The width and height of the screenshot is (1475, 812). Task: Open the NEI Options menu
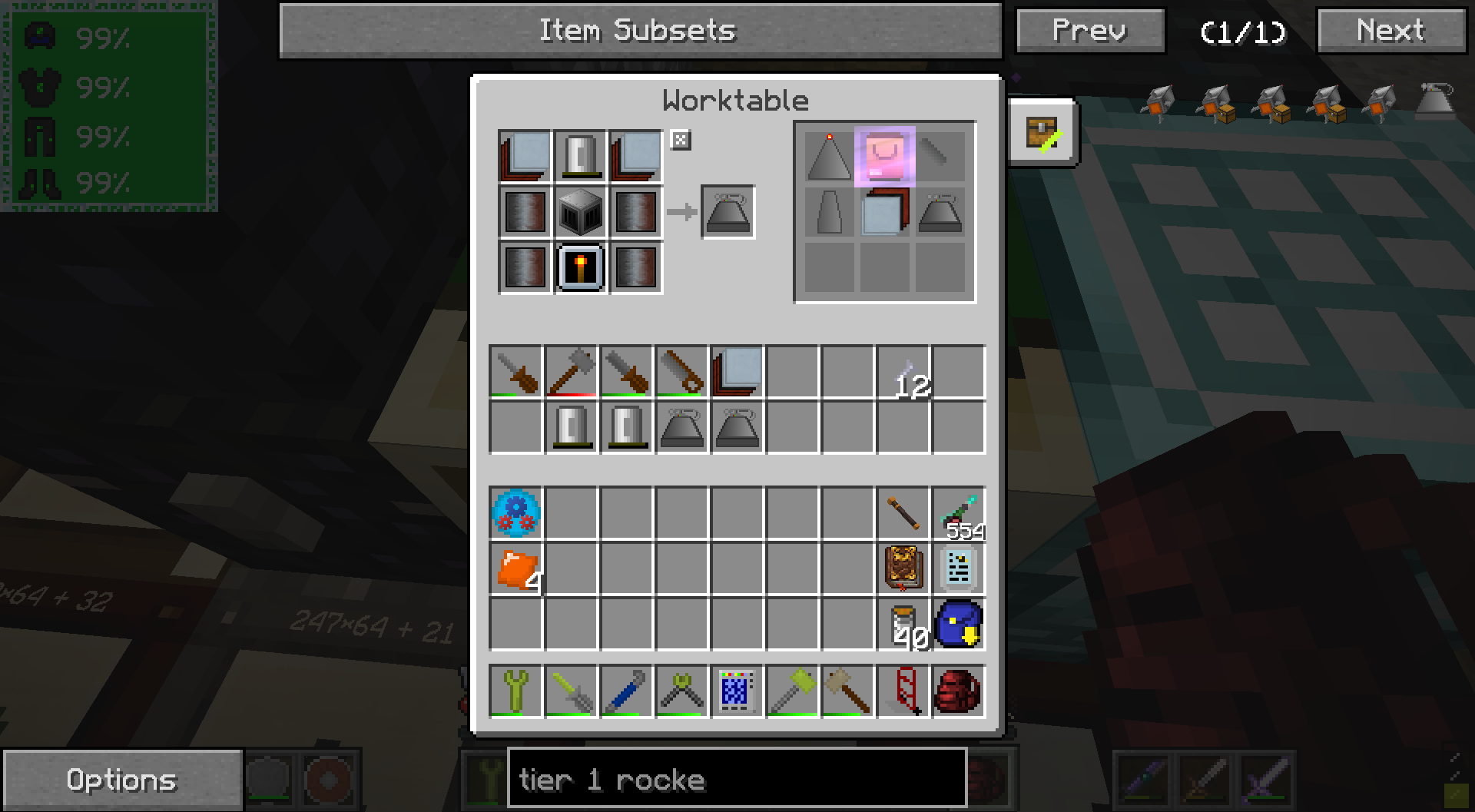121,779
